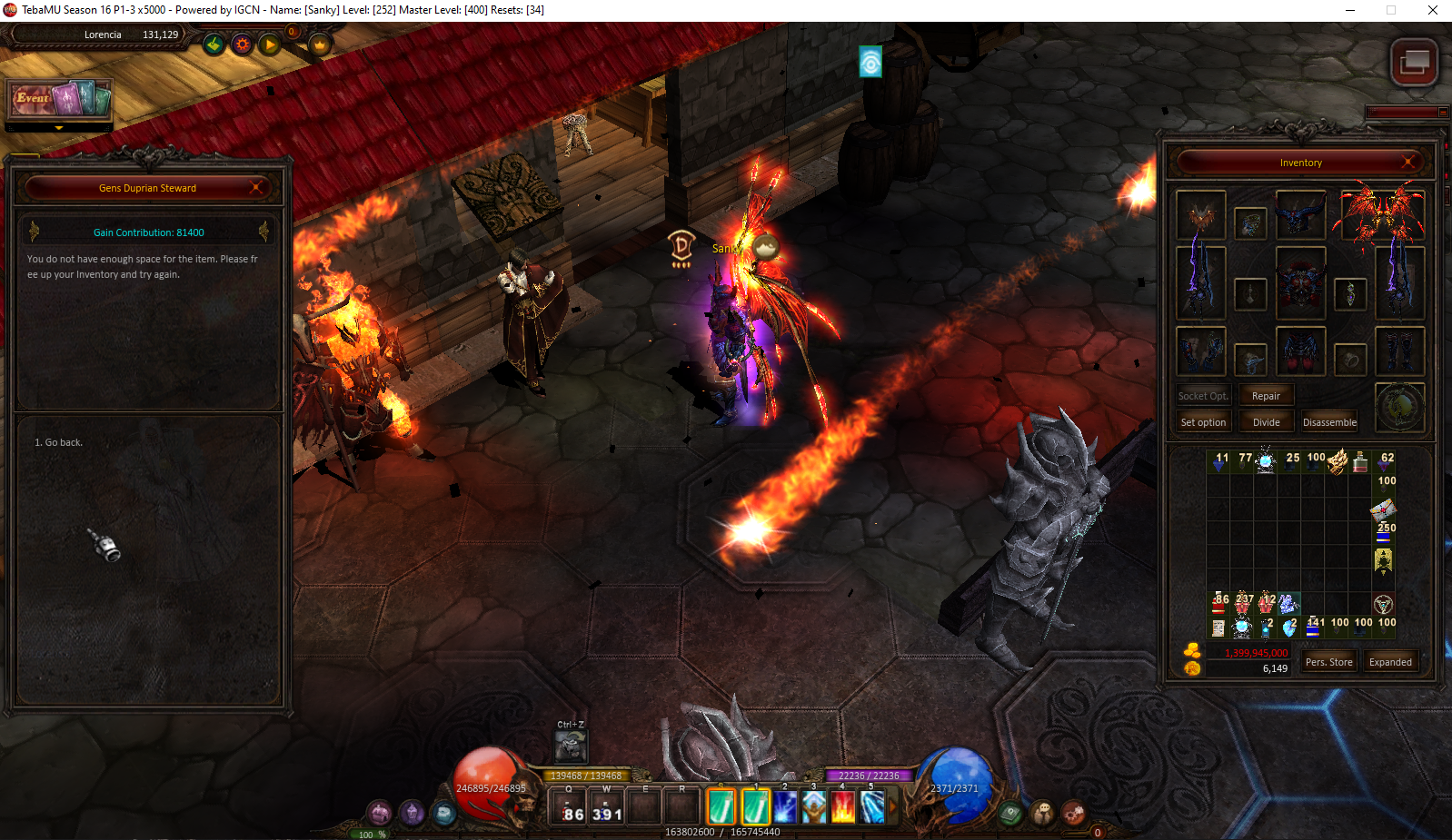This screenshot has width=1452, height=840.
Task: Open the Event cards menu
Action: tap(60, 99)
